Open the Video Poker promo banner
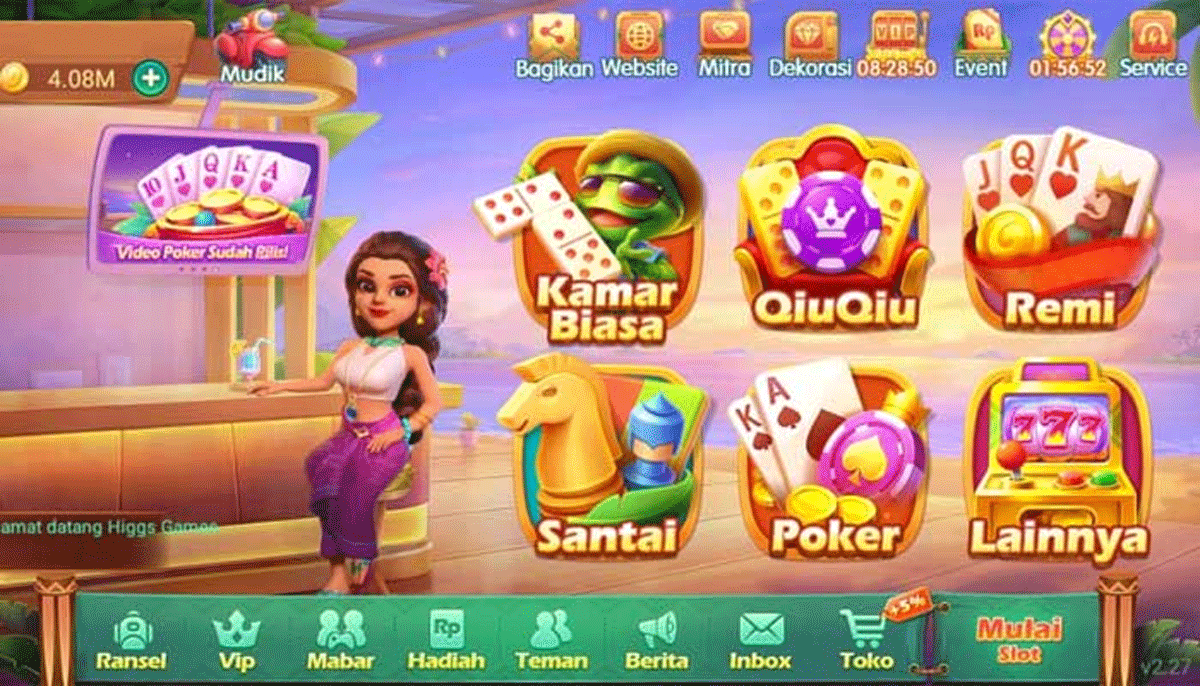The height and width of the screenshot is (686, 1200). 212,200
